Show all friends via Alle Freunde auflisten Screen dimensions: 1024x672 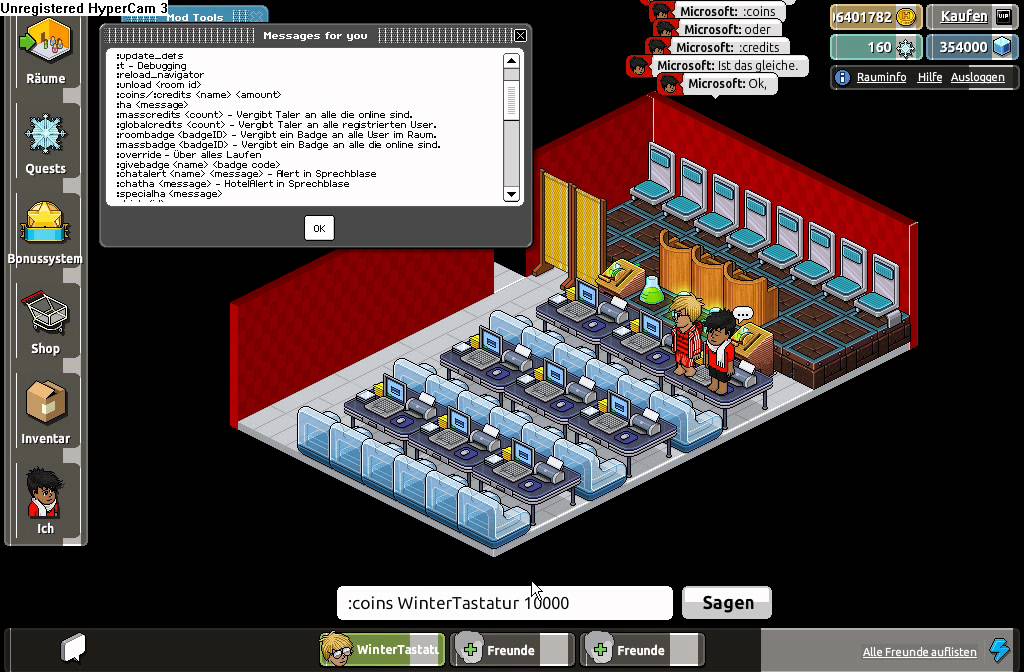919,652
